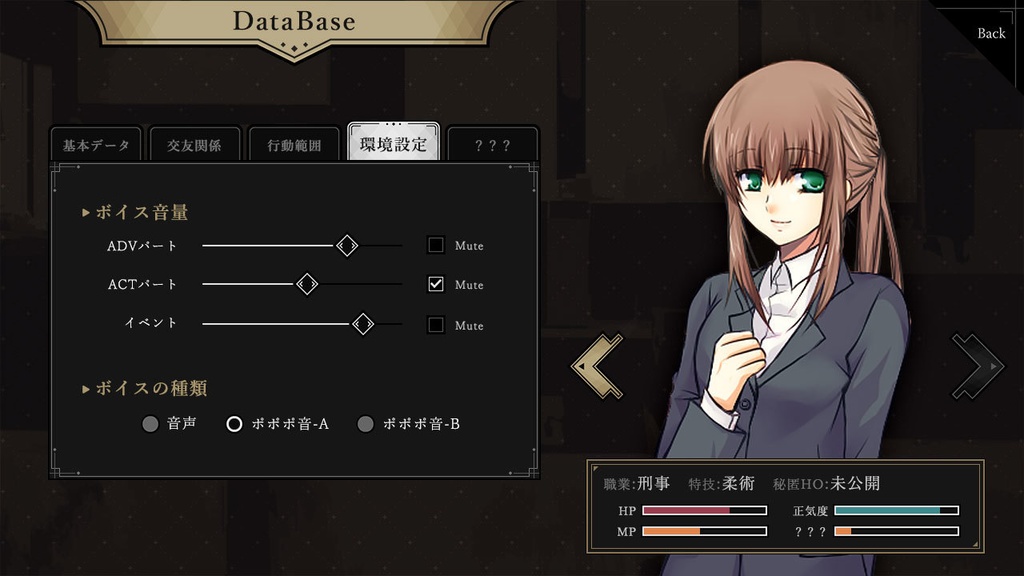The height and width of the screenshot is (576, 1024).
Task: Select the ポポポ音-A voice type
Action: point(235,424)
